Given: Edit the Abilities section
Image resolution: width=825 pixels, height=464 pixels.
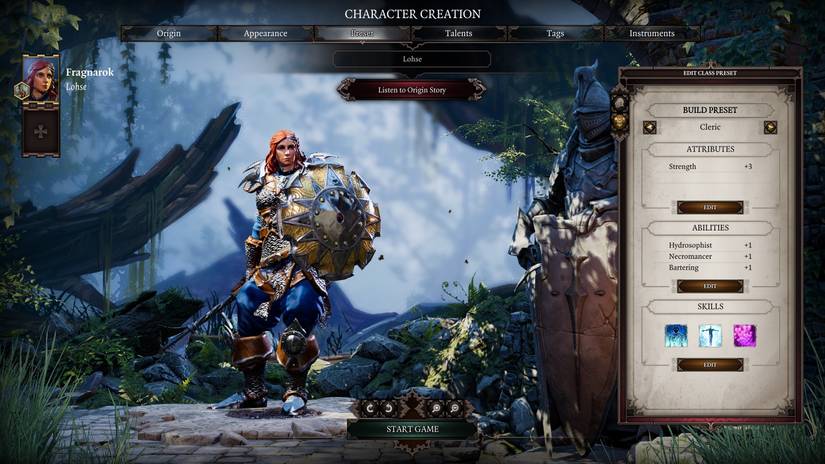Looking at the screenshot, I should (x=710, y=286).
